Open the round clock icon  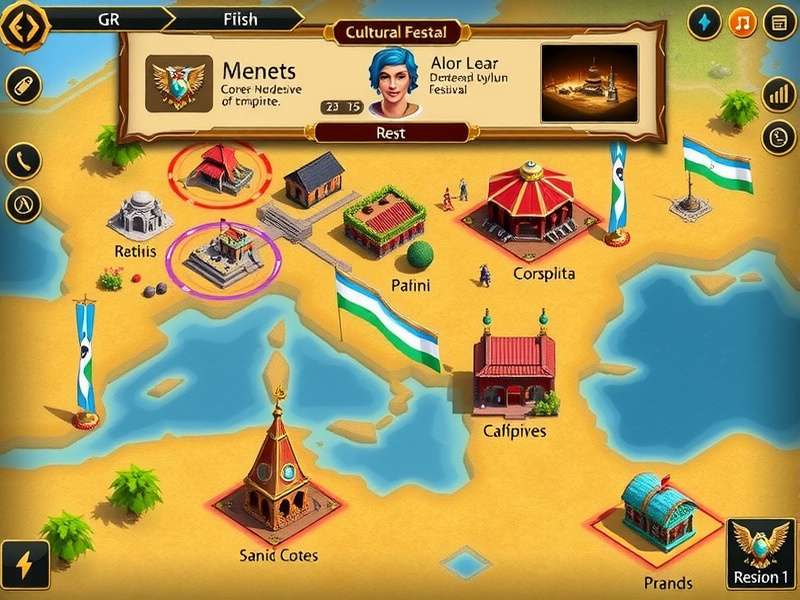click(x=778, y=137)
